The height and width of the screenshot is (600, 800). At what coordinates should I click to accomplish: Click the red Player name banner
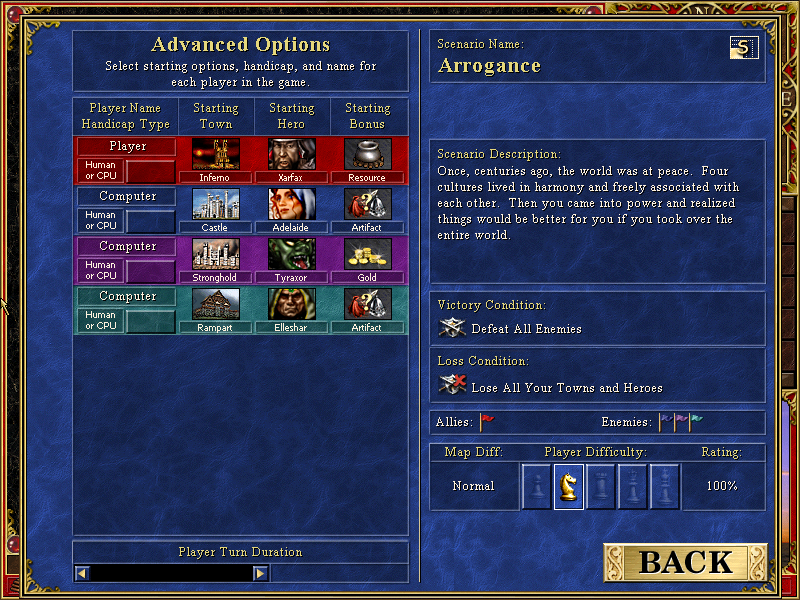point(127,146)
